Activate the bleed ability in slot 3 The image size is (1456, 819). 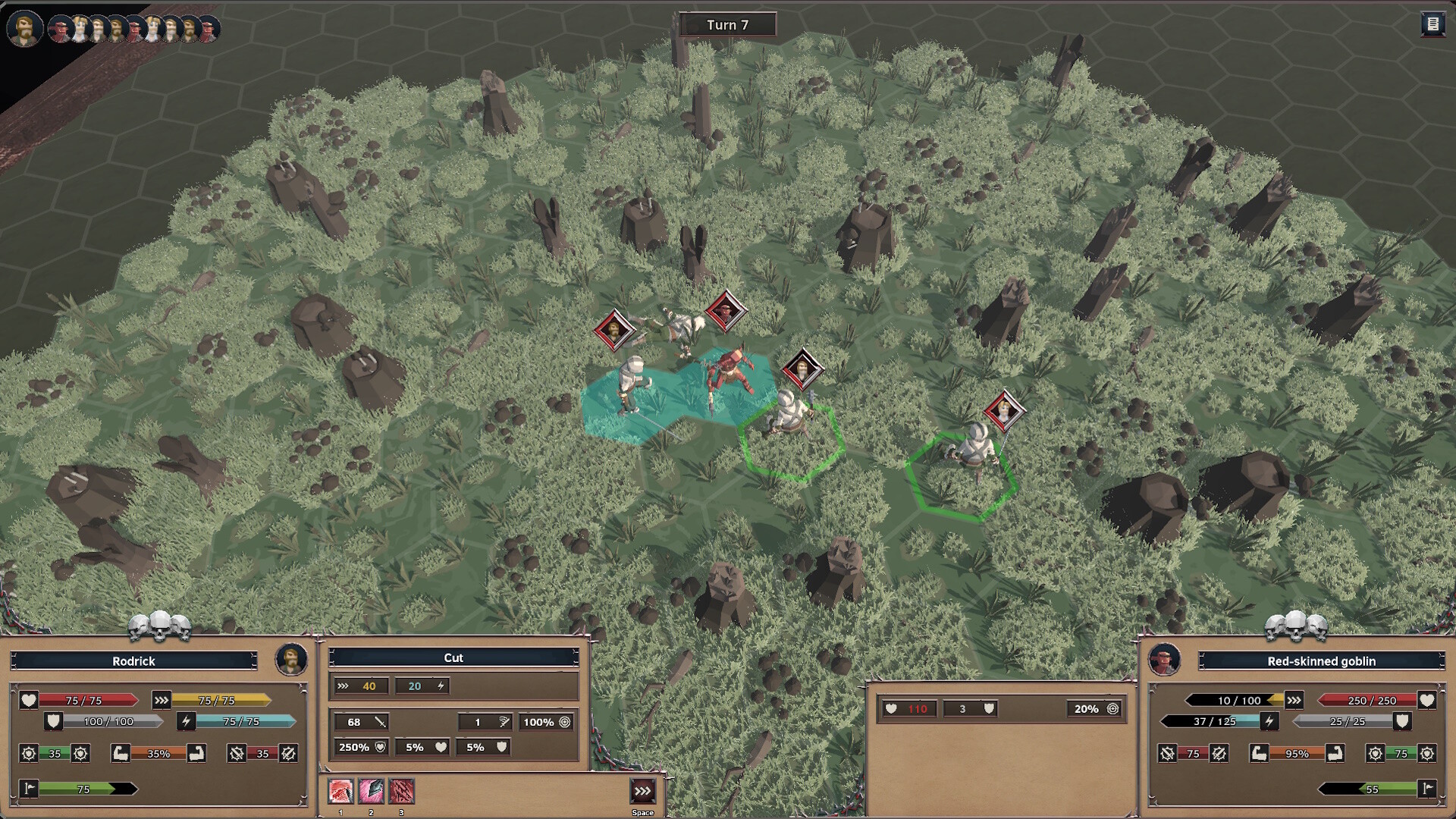(x=401, y=792)
